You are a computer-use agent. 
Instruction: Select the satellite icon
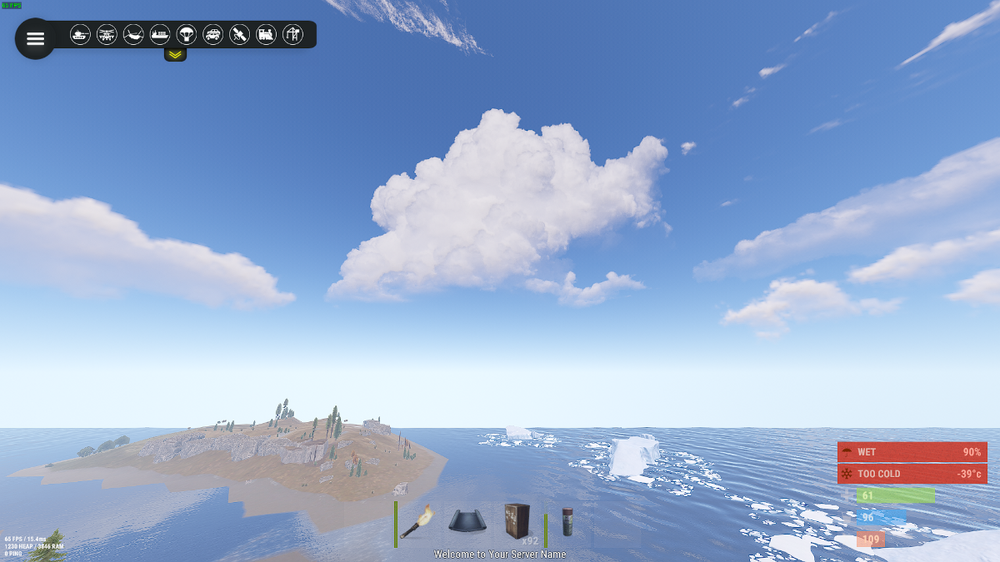(x=239, y=35)
